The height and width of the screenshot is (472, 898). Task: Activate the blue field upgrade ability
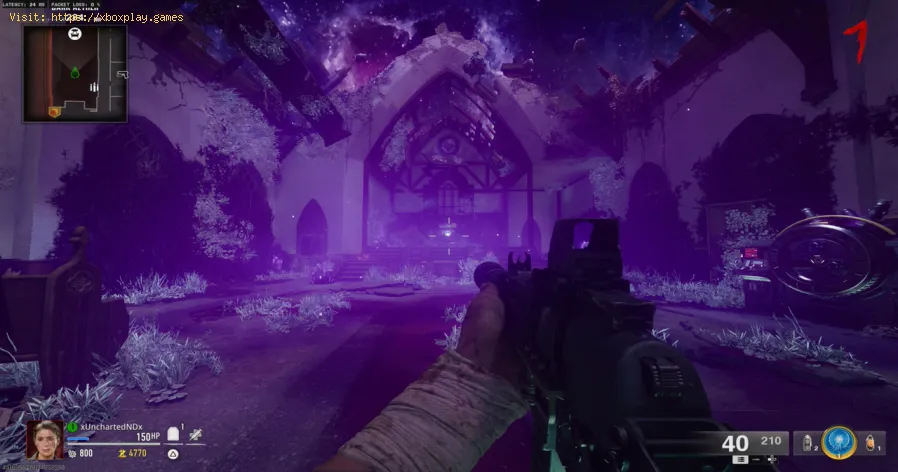click(838, 442)
